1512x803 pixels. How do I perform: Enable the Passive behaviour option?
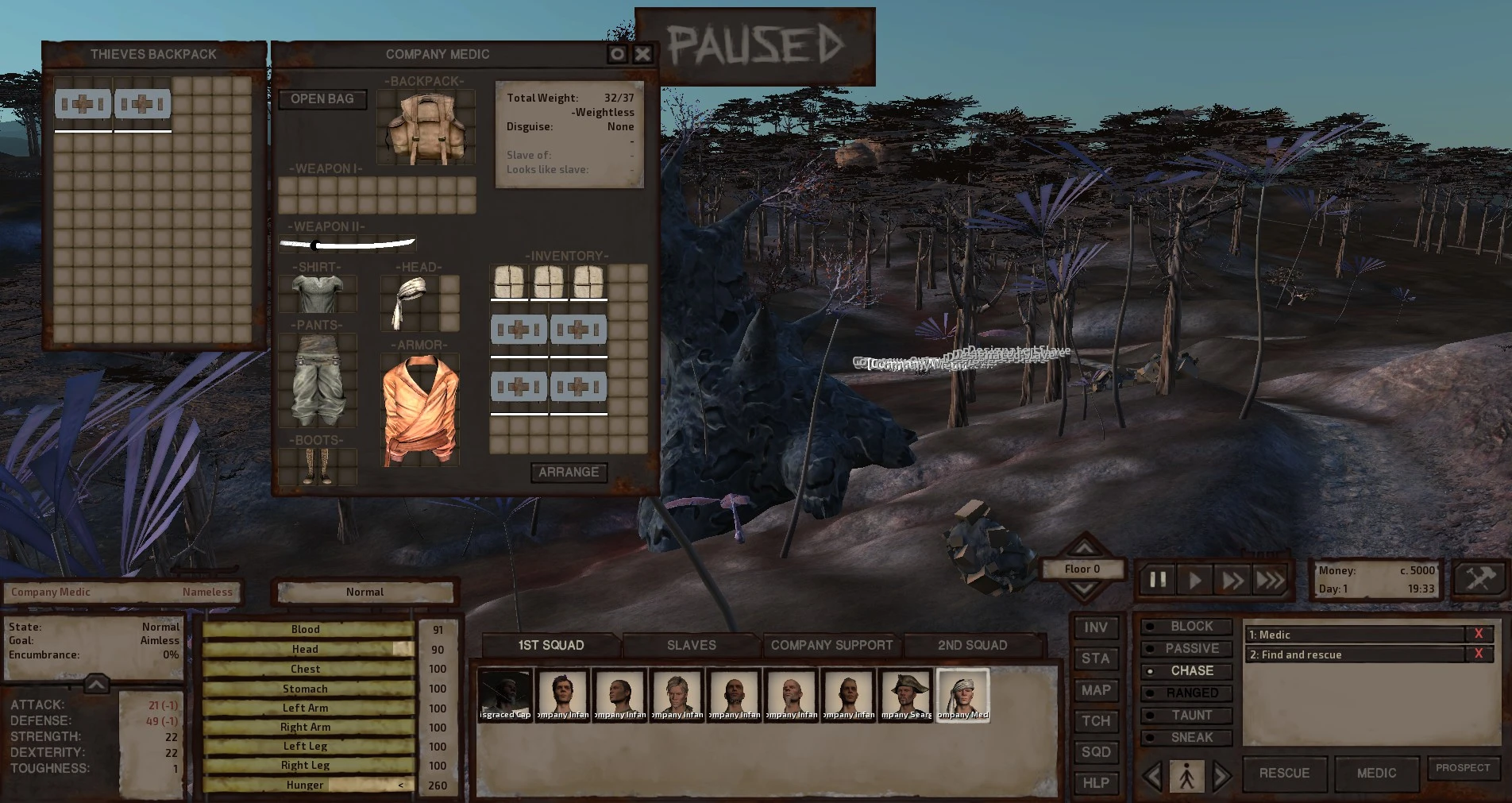point(1191,648)
